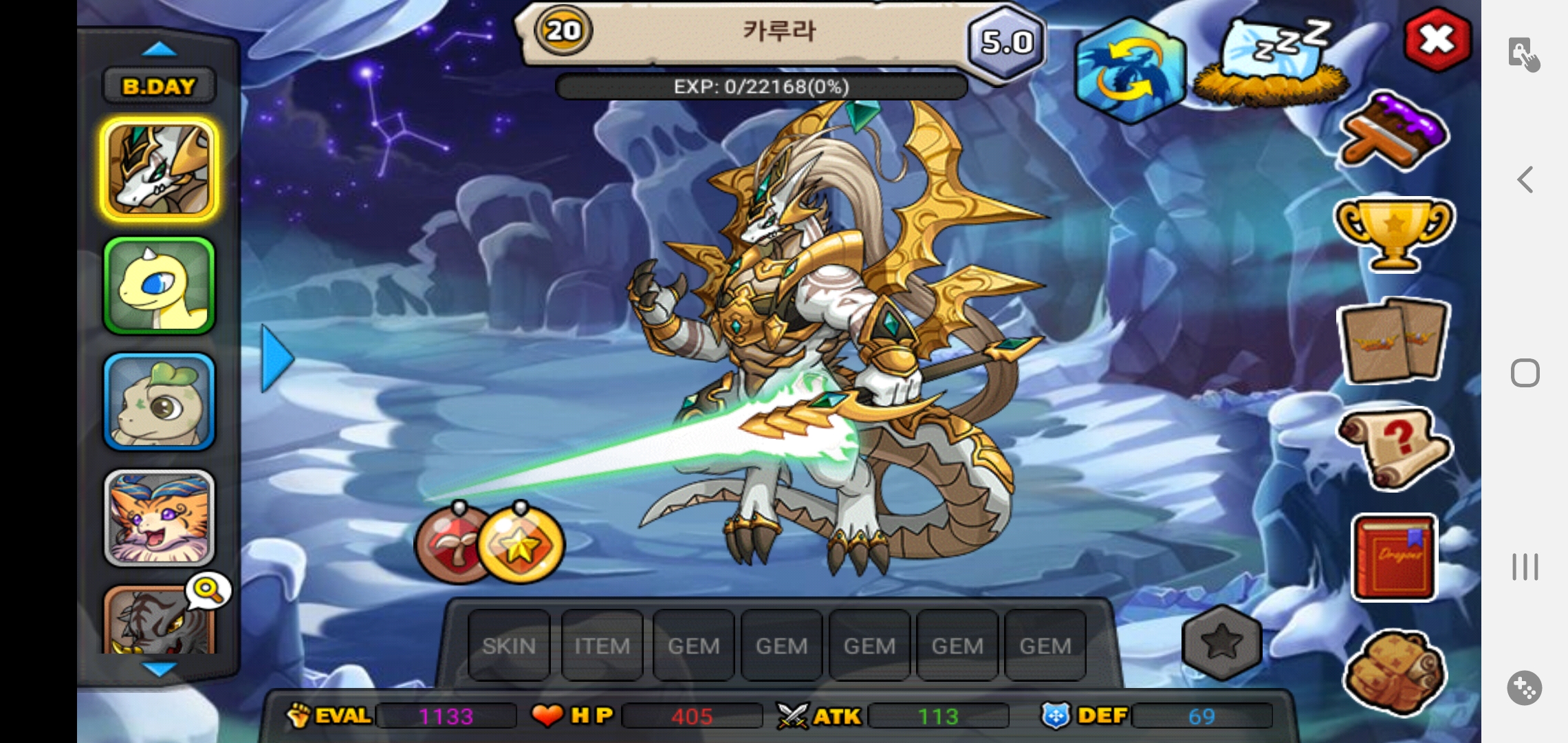Select the gold armored dragon portrait
1568x743 pixels.
coord(159,169)
